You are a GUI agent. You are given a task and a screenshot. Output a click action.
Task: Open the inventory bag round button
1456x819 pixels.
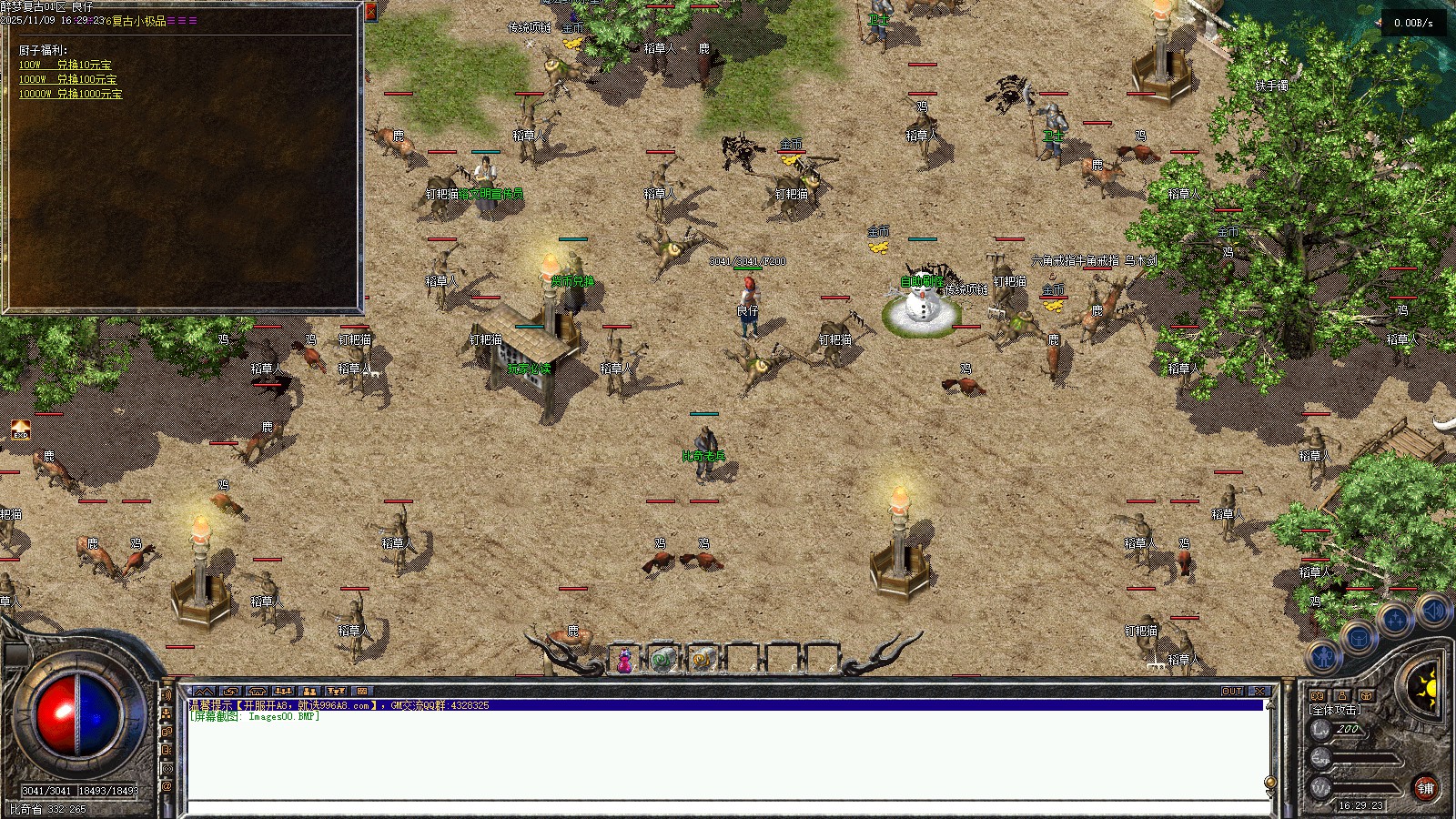[1359, 638]
